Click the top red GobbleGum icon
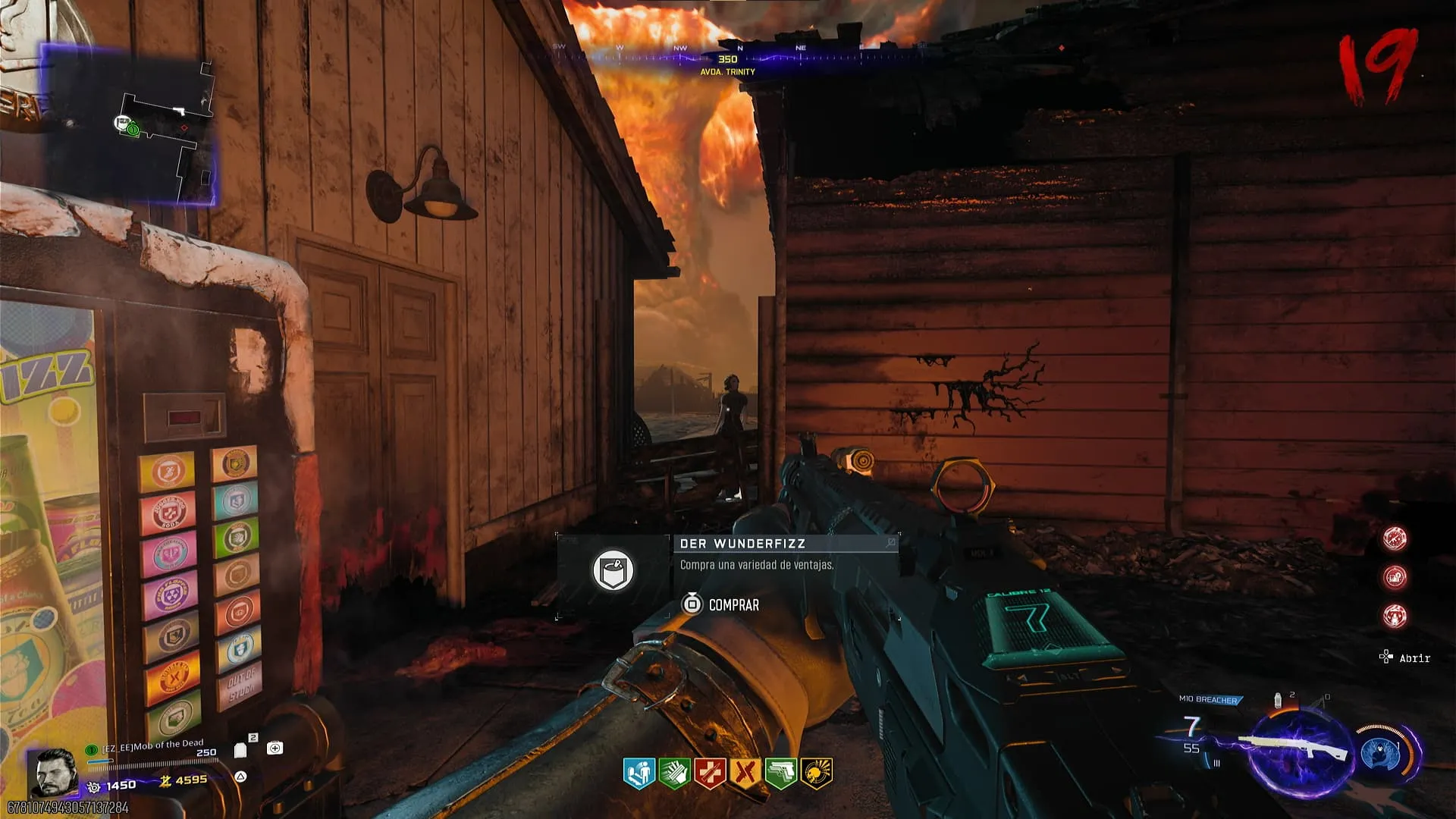Viewport: 1456px width, 819px height. [x=1395, y=538]
